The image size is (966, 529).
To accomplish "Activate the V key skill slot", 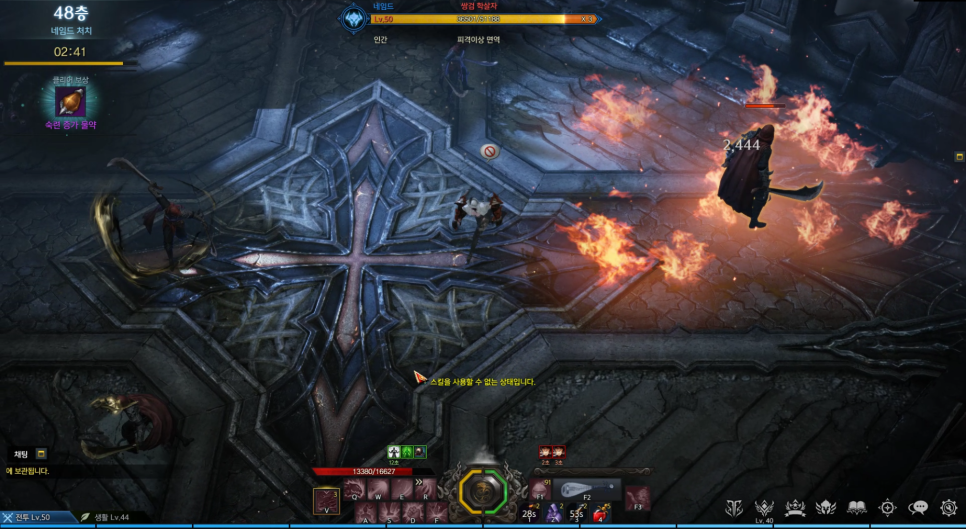I will point(326,500).
